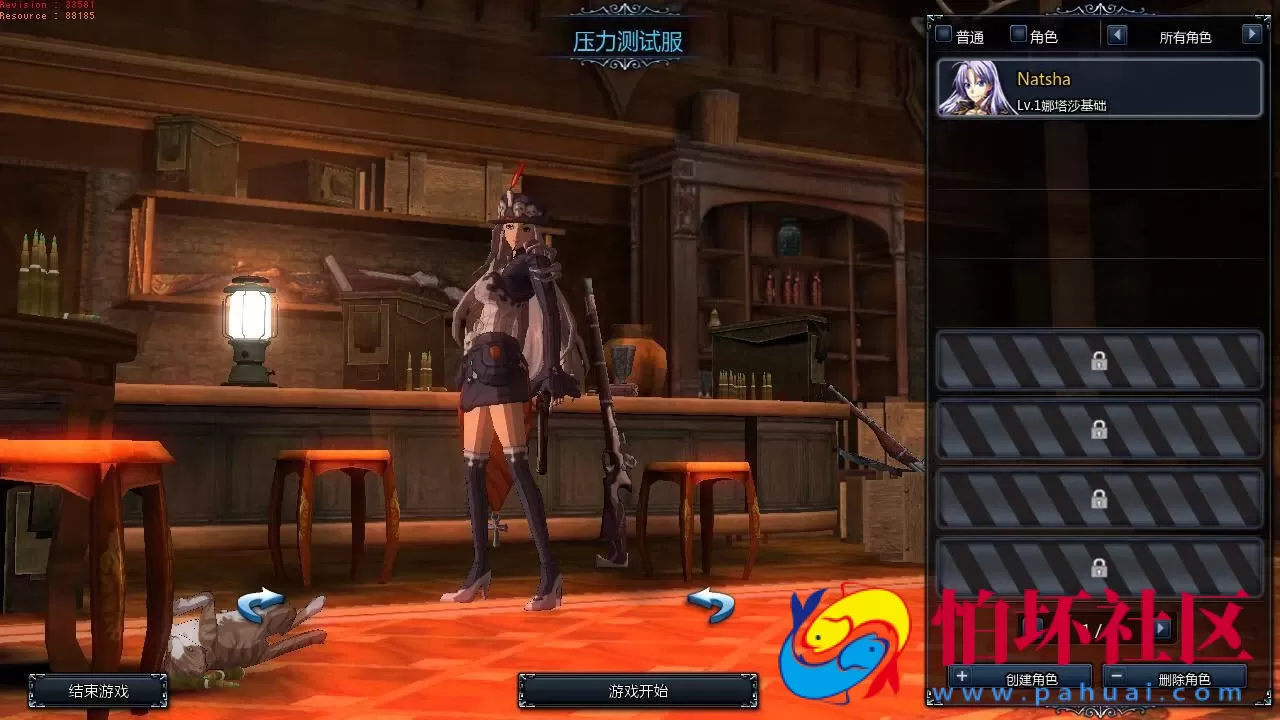1280x720 pixels.
Task: Click the padlock on the third locked character slot
Action: pos(1100,497)
